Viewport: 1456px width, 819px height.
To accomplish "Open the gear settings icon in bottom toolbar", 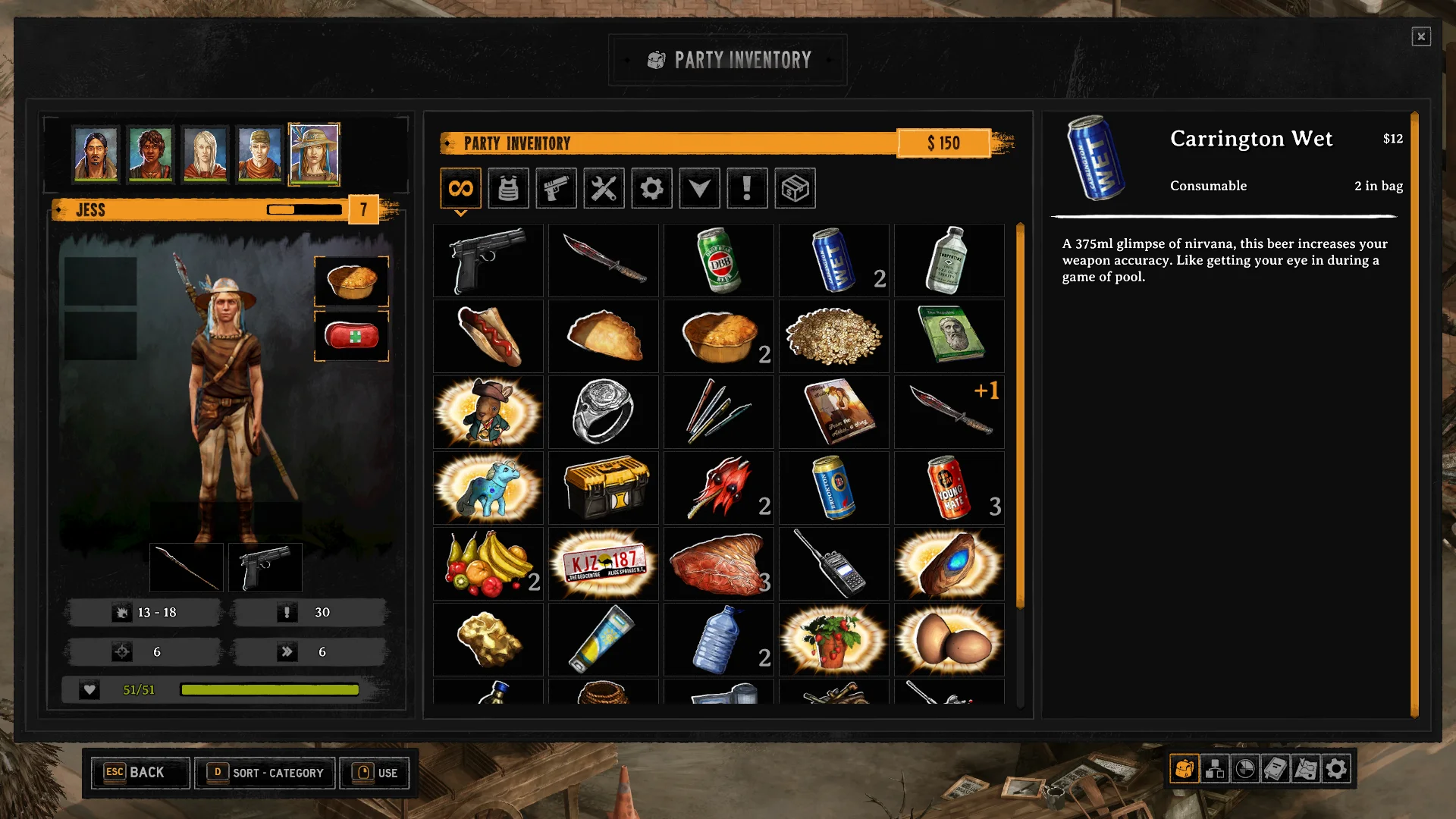I will (x=1336, y=769).
